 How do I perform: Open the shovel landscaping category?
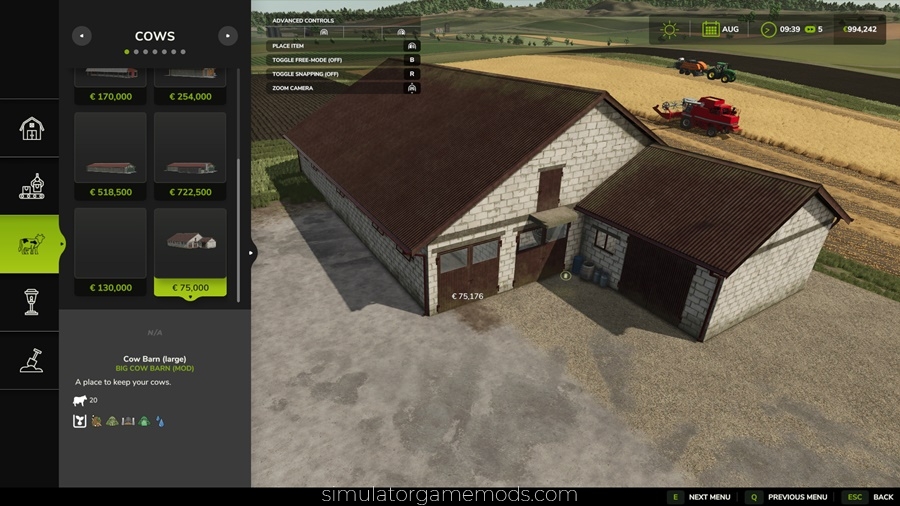(32, 360)
